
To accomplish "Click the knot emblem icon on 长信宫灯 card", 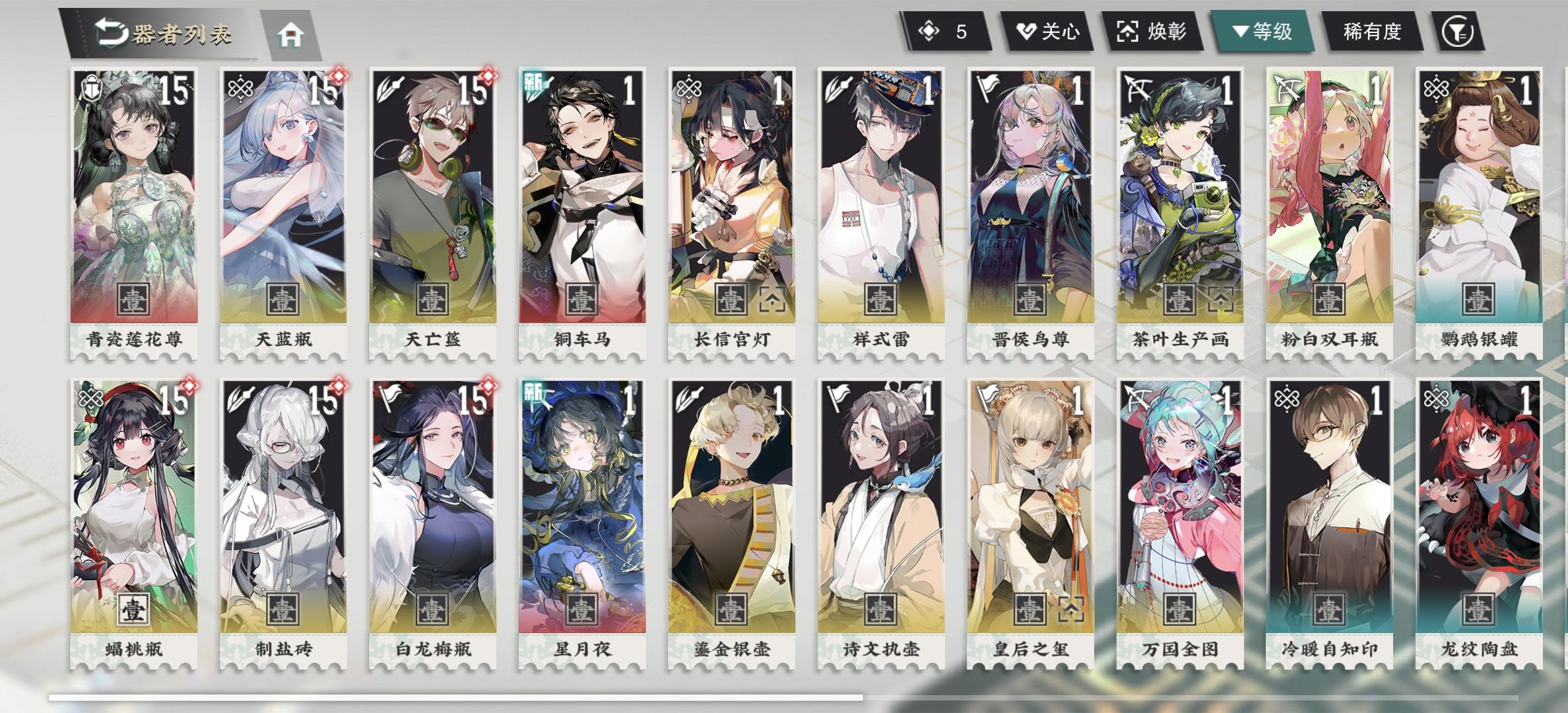I will click(688, 87).
